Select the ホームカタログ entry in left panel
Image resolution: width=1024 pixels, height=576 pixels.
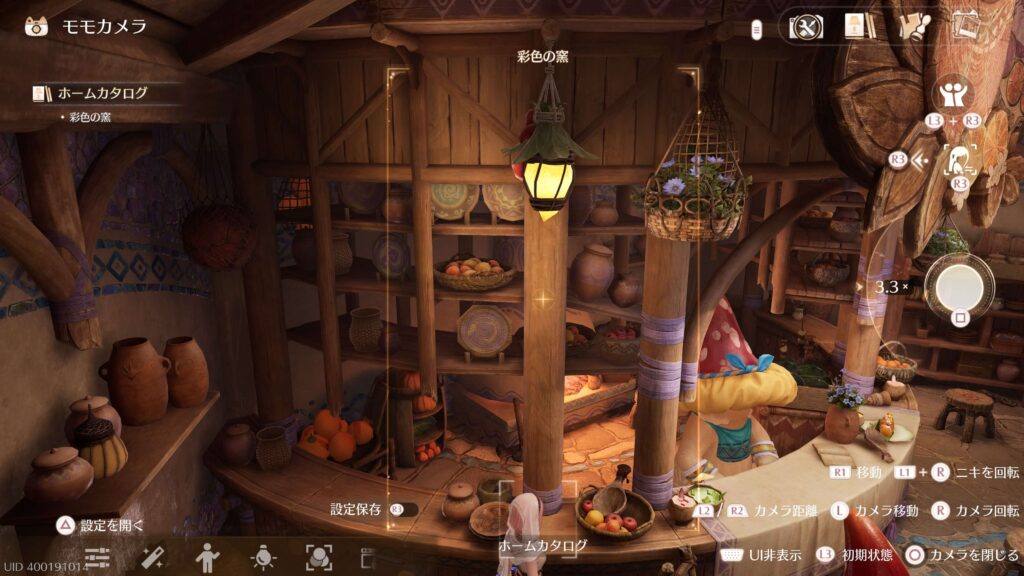pyautogui.click(x=100, y=93)
